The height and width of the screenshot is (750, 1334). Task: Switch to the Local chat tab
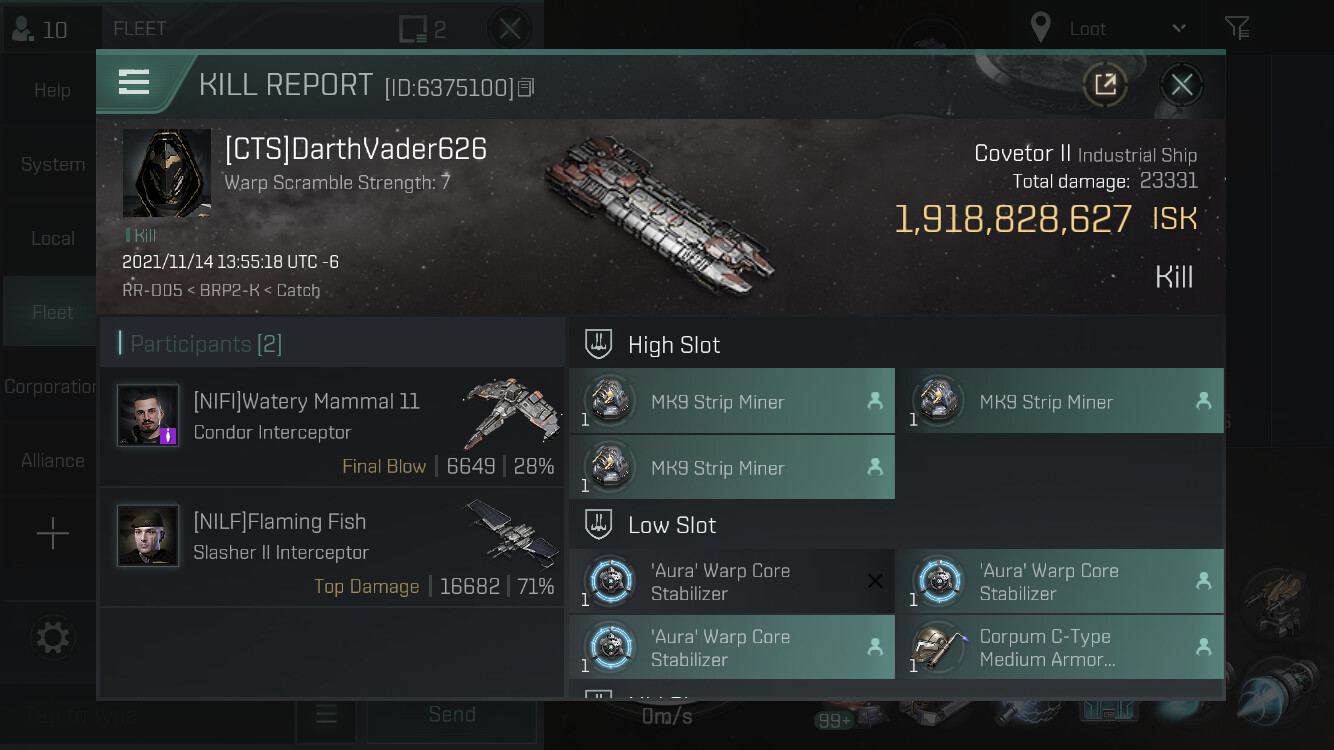(53, 238)
